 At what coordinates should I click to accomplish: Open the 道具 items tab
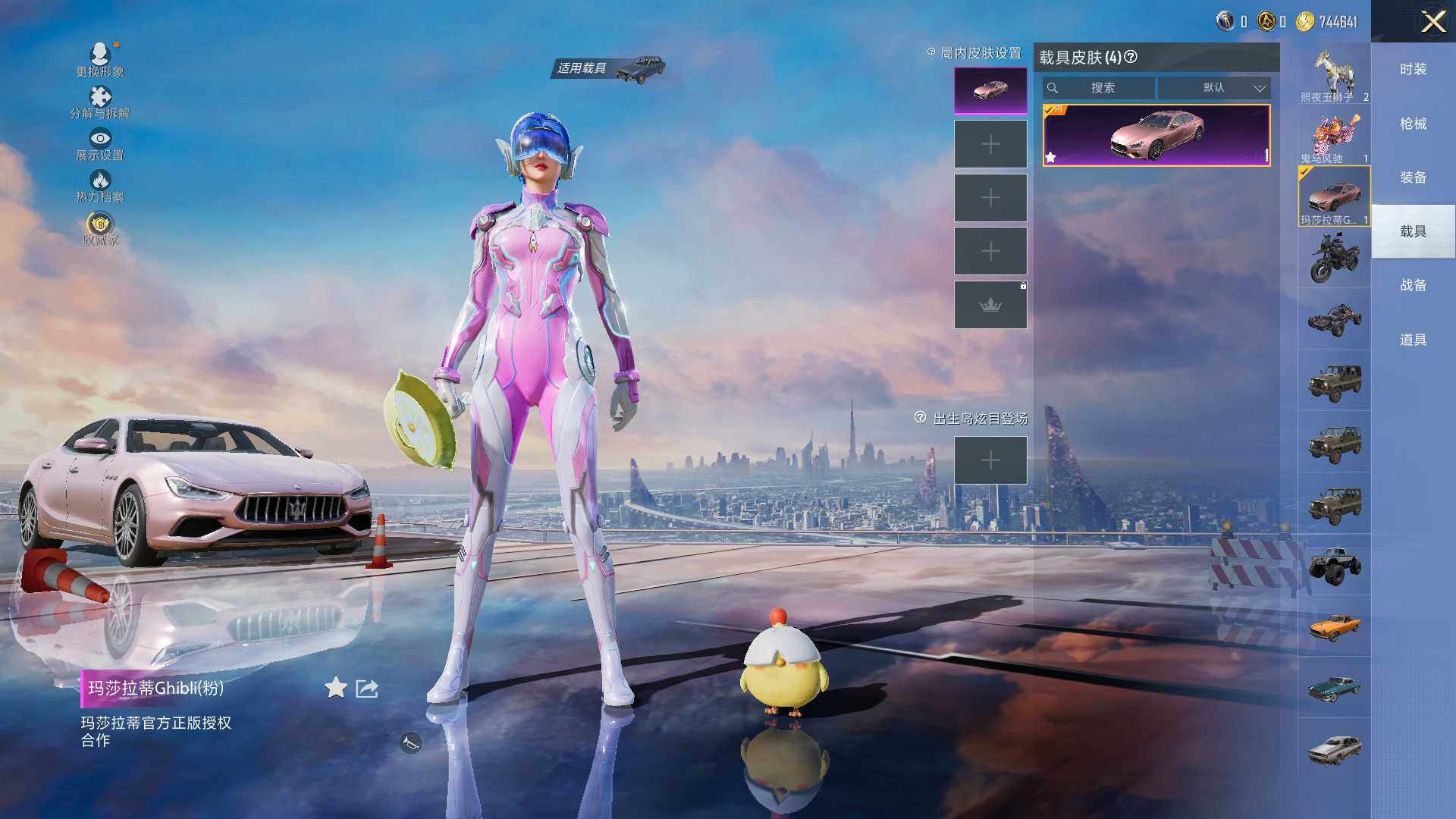[1413, 340]
